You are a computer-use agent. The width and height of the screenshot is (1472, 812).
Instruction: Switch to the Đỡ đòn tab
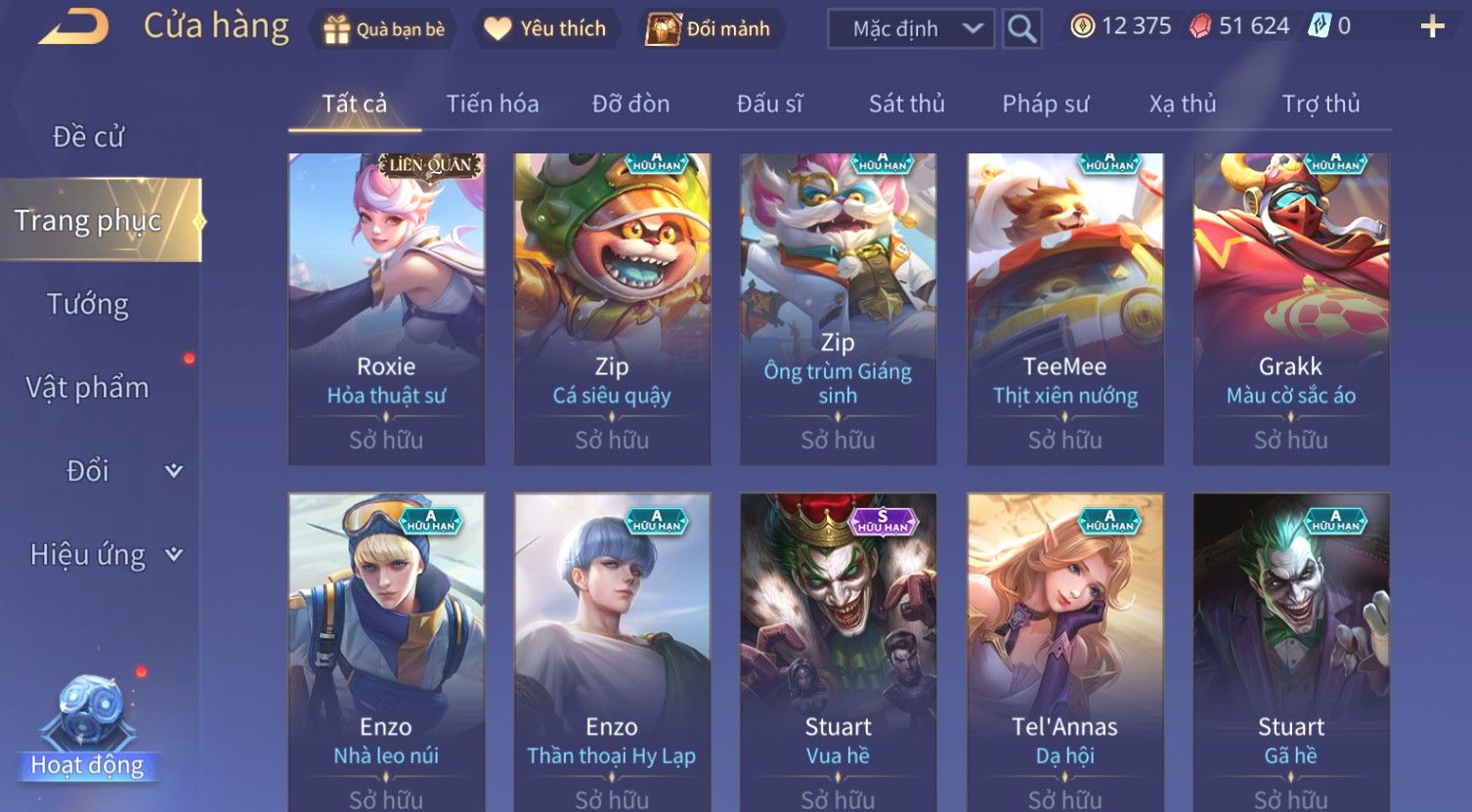[x=630, y=104]
